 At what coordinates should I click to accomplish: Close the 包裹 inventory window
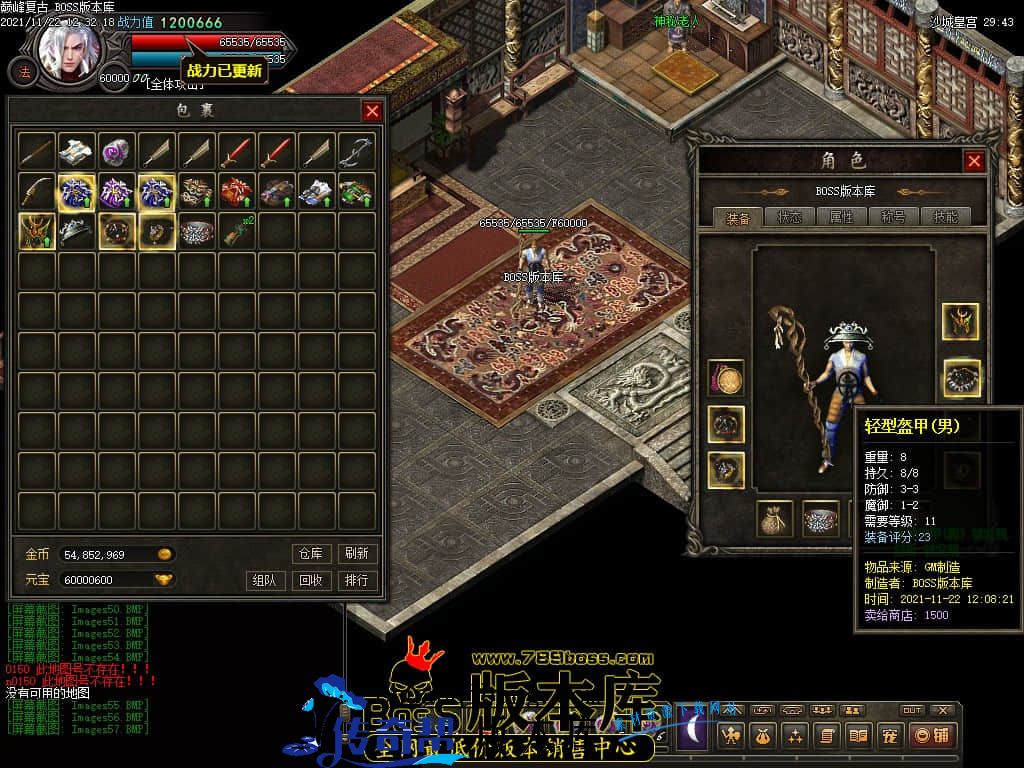(x=372, y=111)
